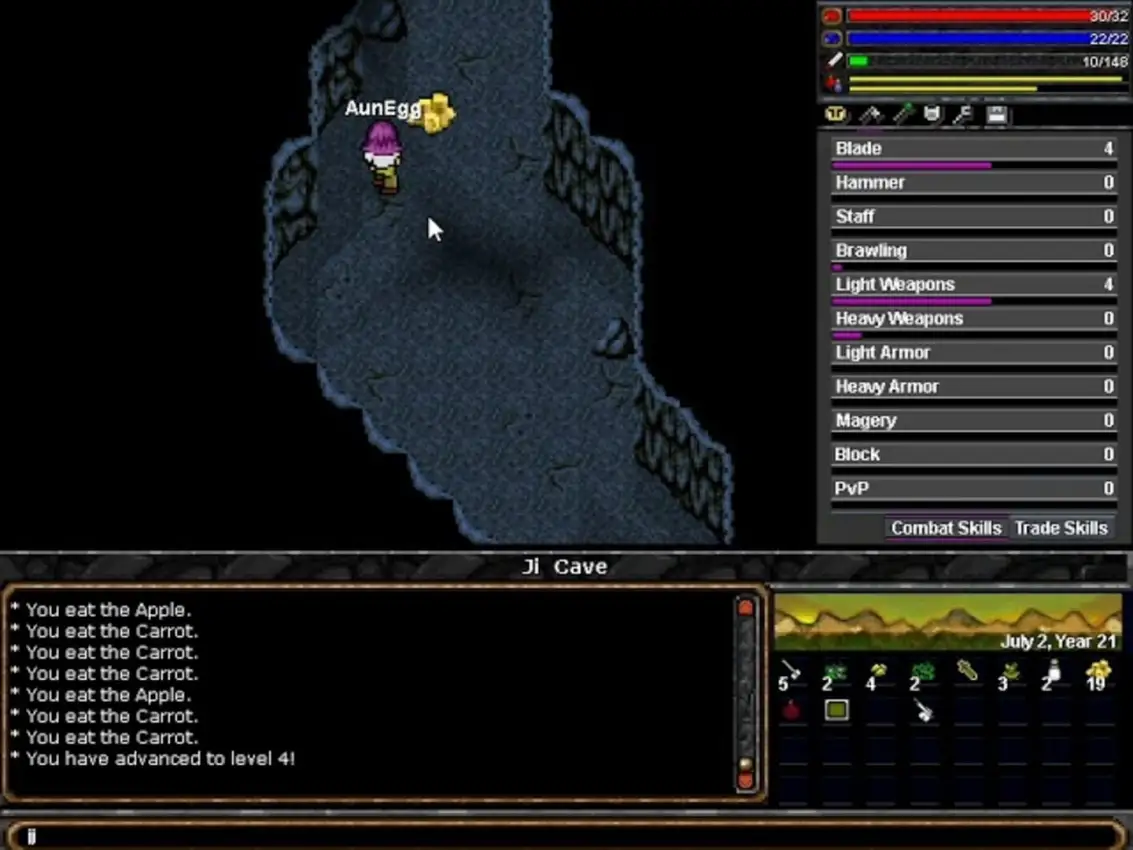Click the Magery skill row
The height and width of the screenshot is (850, 1133).
tap(973, 421)
